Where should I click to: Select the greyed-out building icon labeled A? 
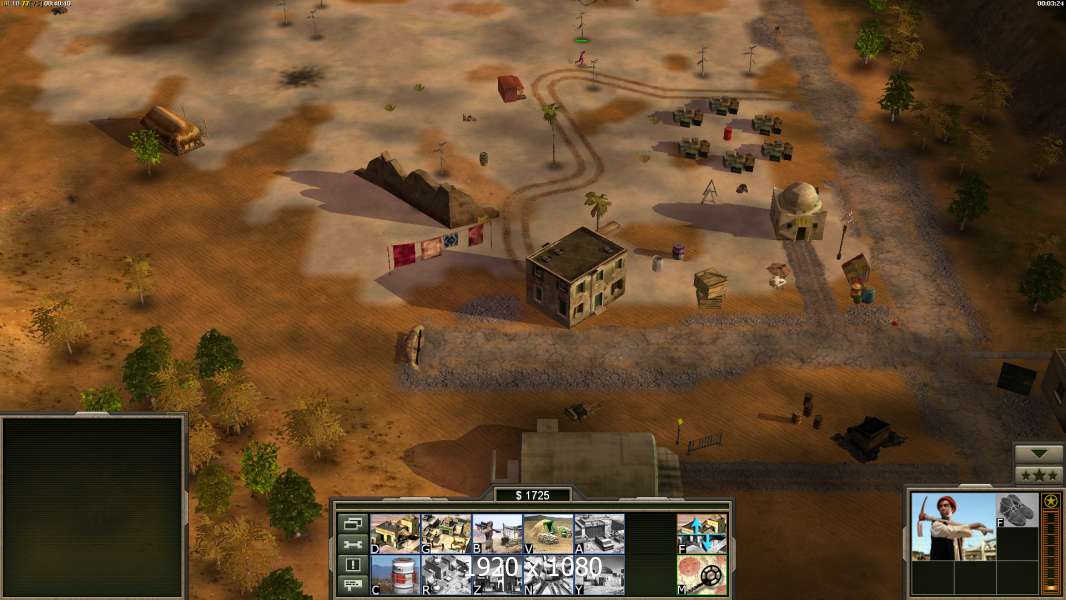coord(599,534)
